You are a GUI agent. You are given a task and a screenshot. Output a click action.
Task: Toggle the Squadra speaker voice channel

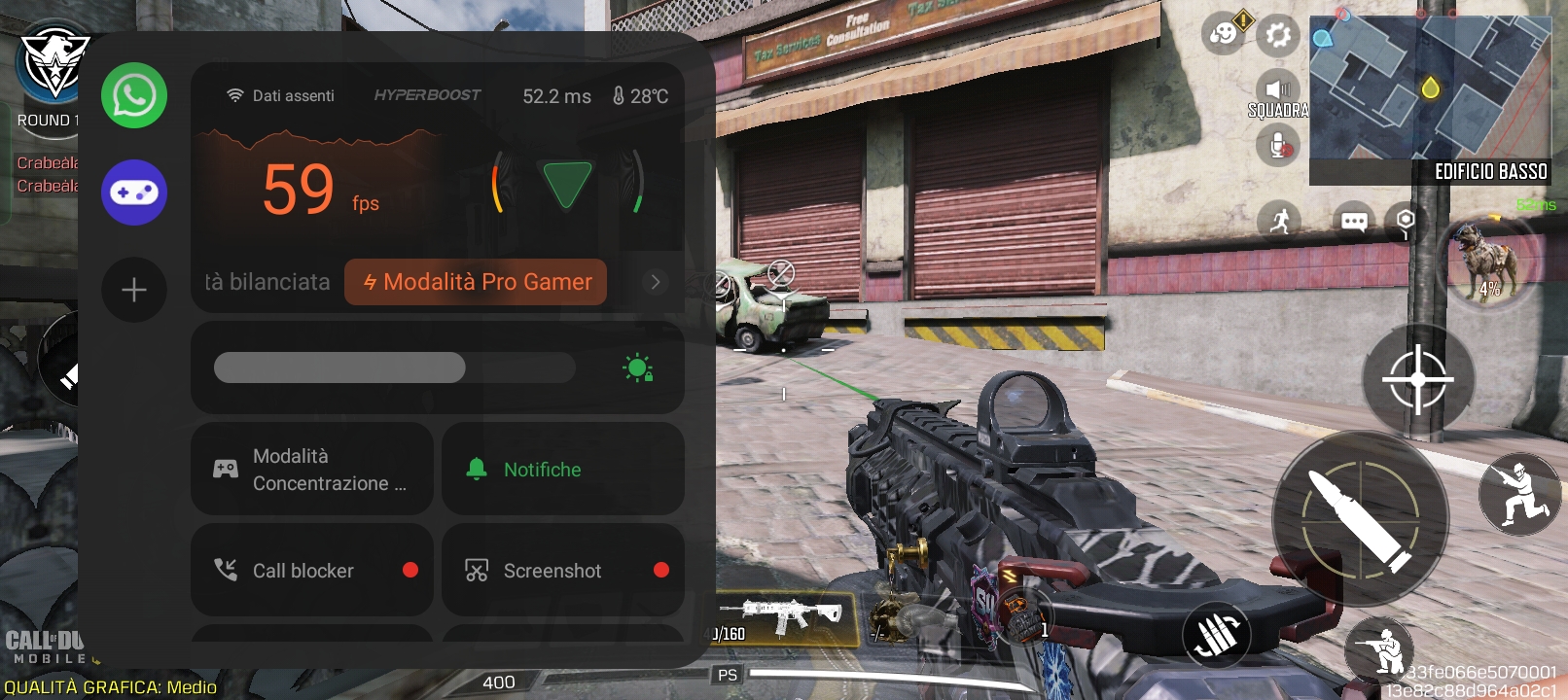pyautogui.click(x=1278, y=89)
